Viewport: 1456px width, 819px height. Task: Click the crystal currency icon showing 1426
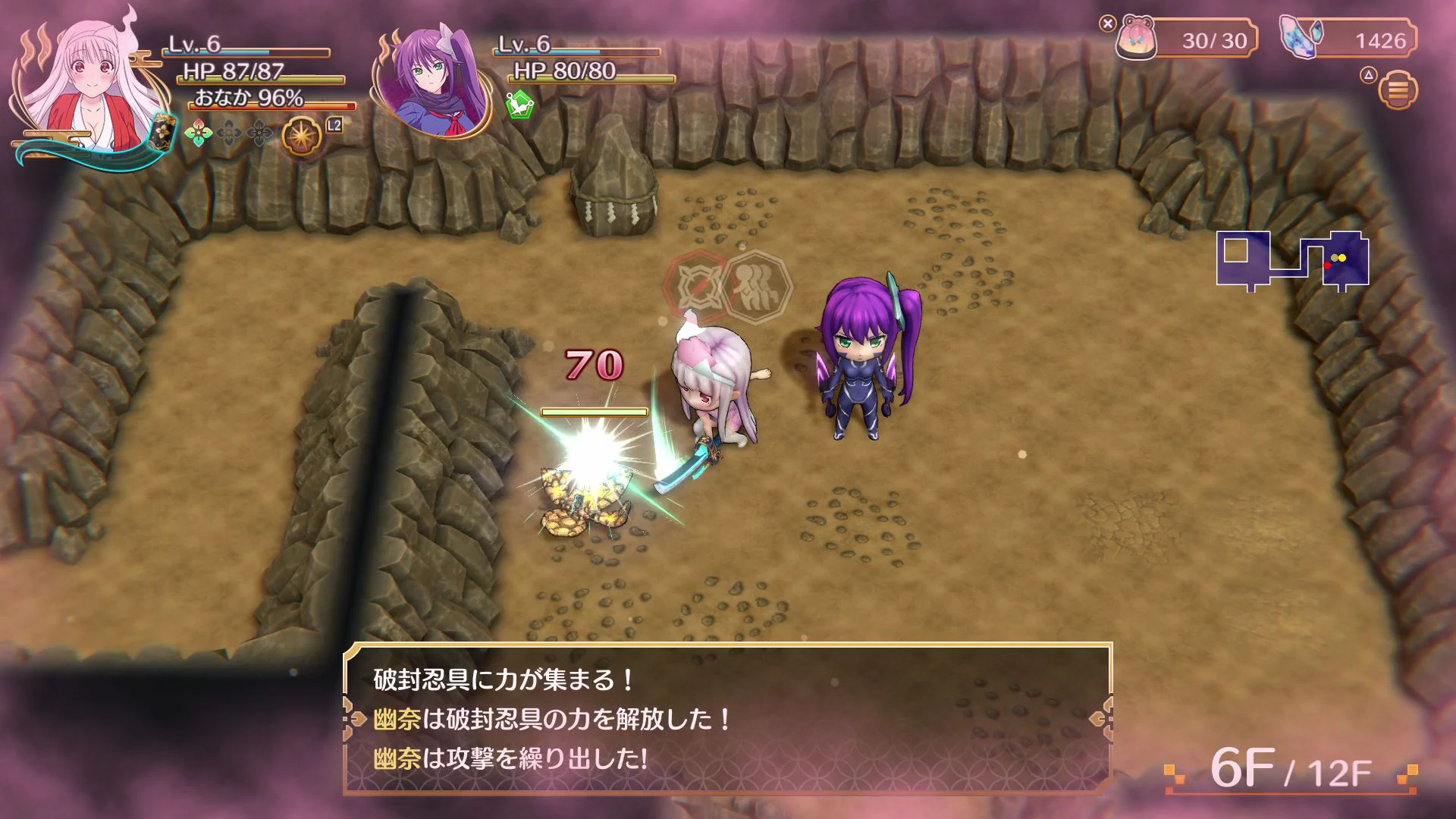tap(1301, 36)
